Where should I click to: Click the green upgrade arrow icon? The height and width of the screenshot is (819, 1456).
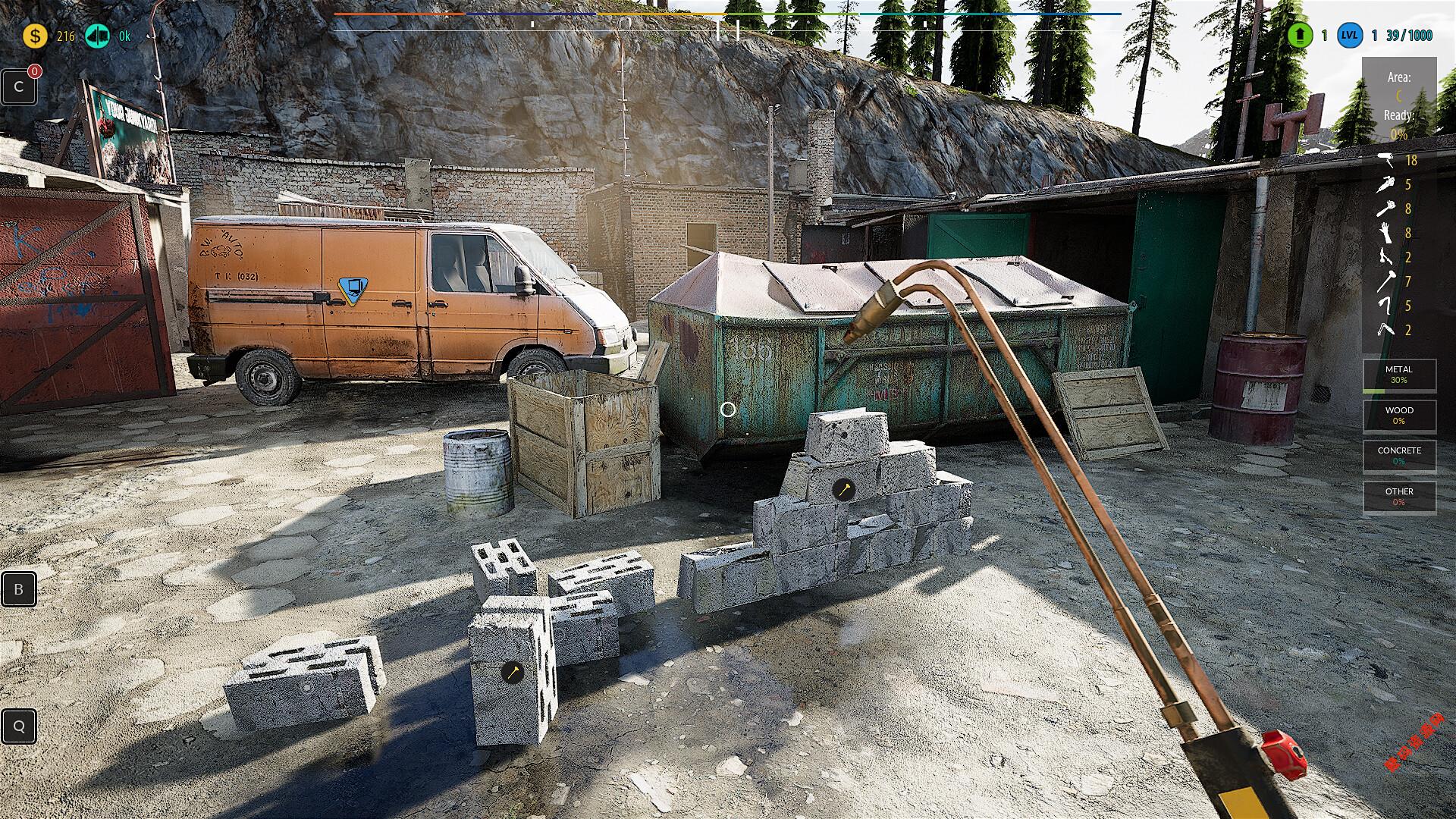pos(1300,36)
